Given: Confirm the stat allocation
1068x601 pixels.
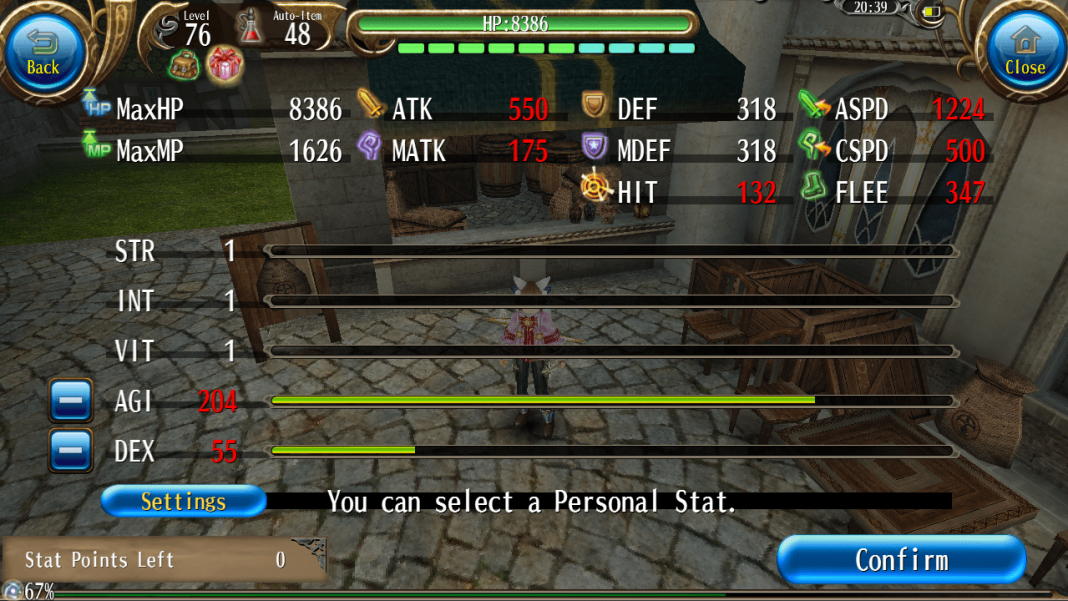Looking at the screenshot, I should 901,559.
